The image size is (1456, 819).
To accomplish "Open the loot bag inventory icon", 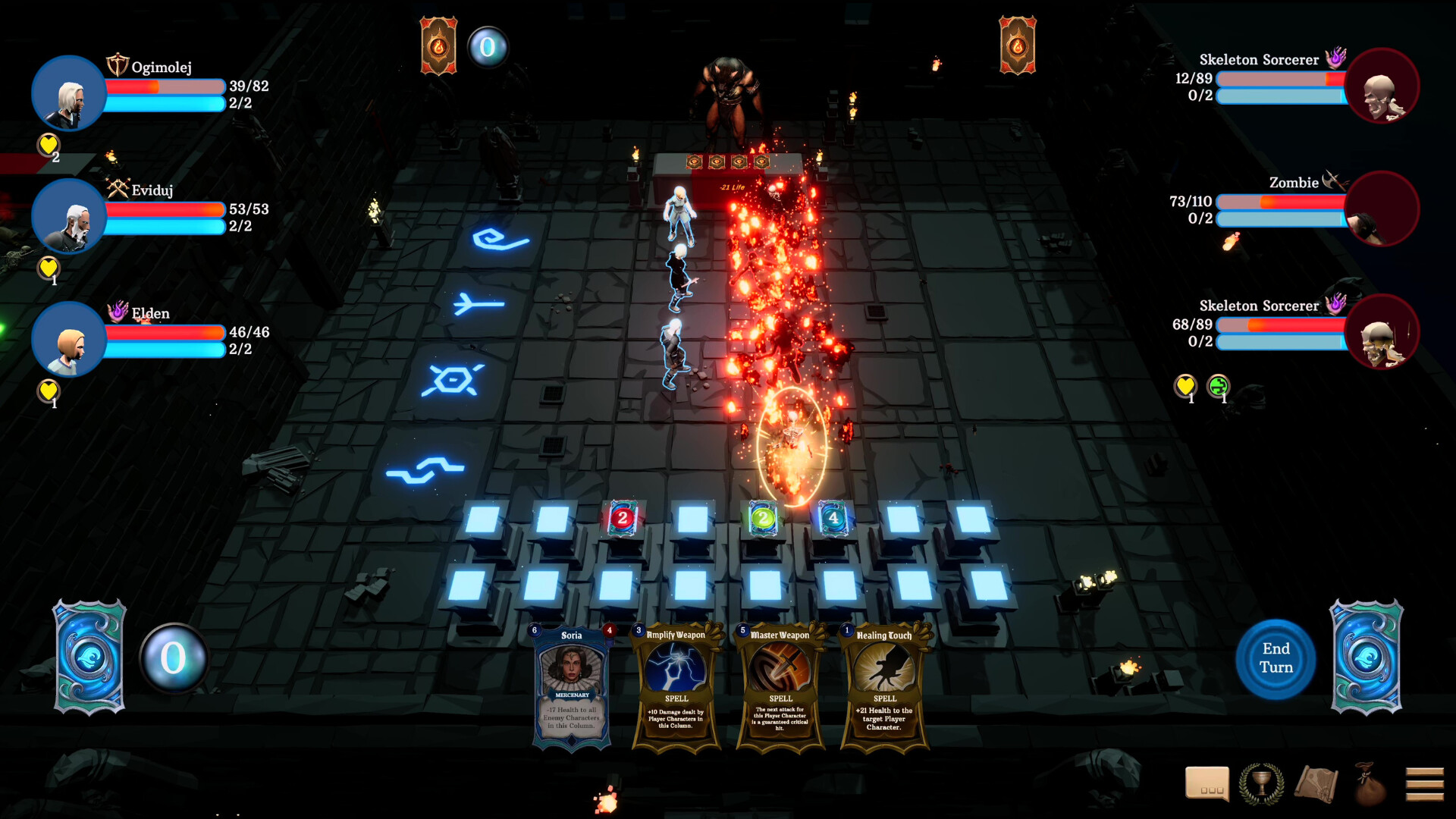I will coord(1370,784).
